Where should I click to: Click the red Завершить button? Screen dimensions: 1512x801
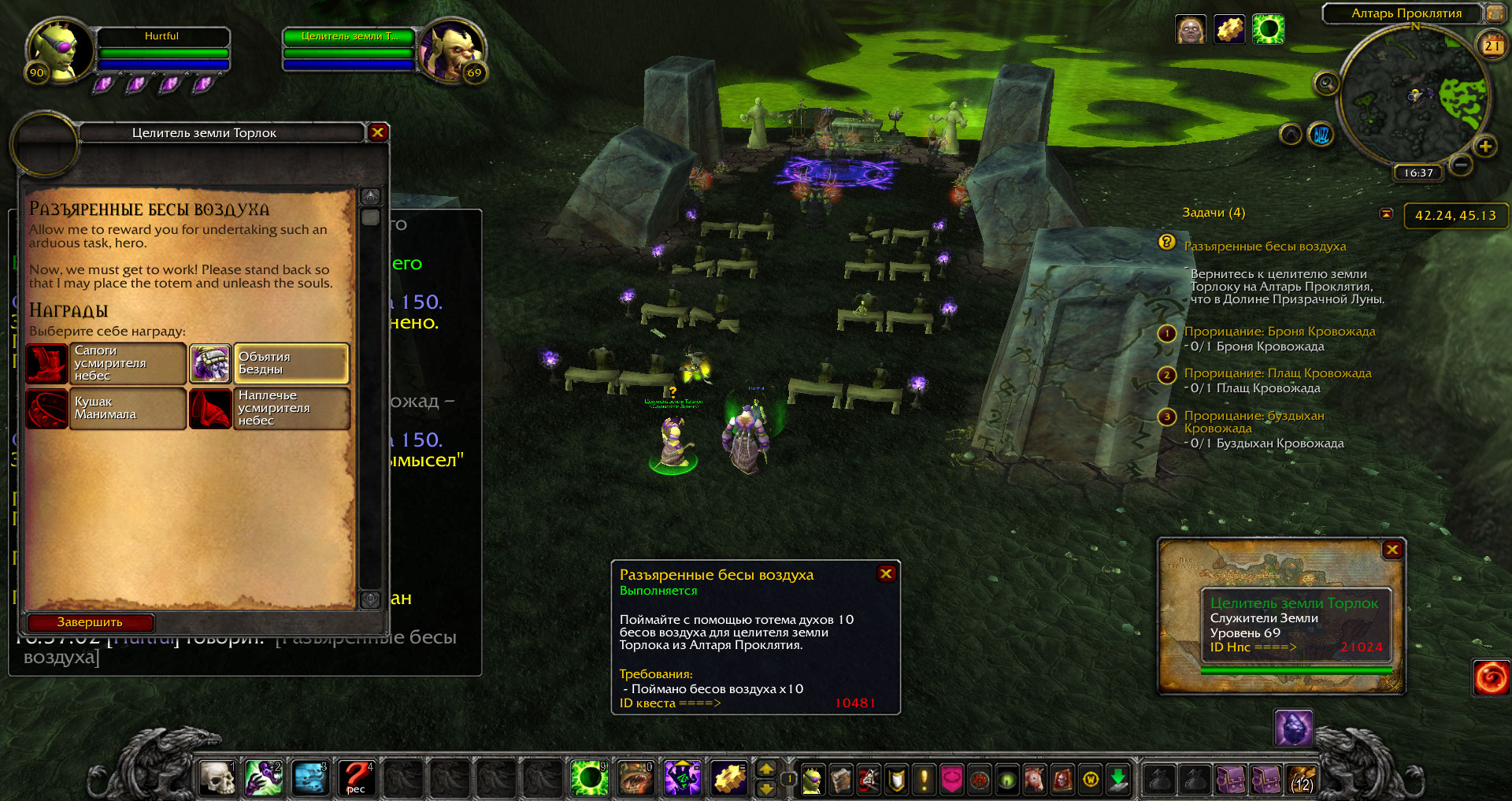click(90, 622)
